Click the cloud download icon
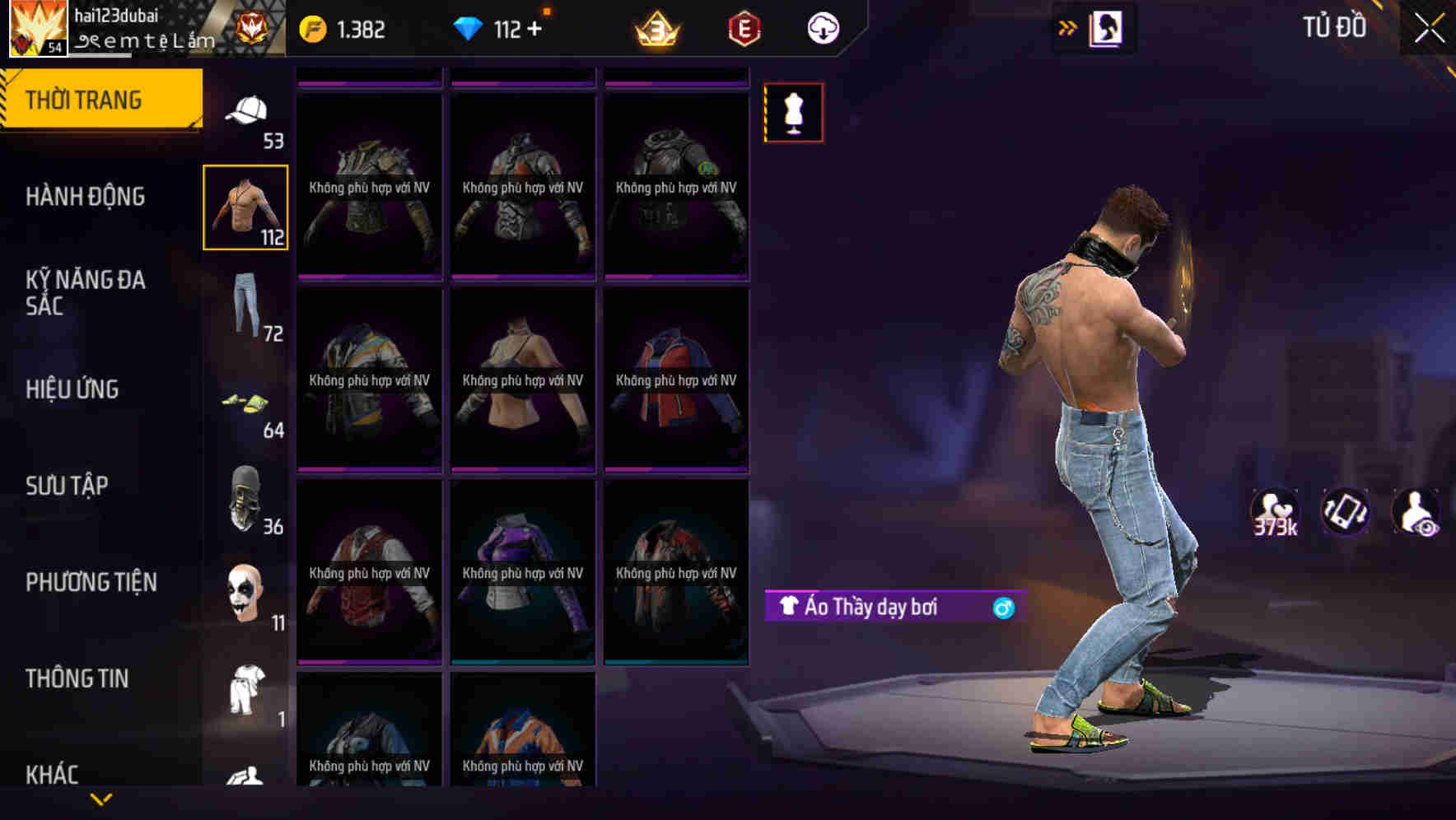Viewport: 1456px width, 820px height. pyautogui.click(x=822, y=27)
